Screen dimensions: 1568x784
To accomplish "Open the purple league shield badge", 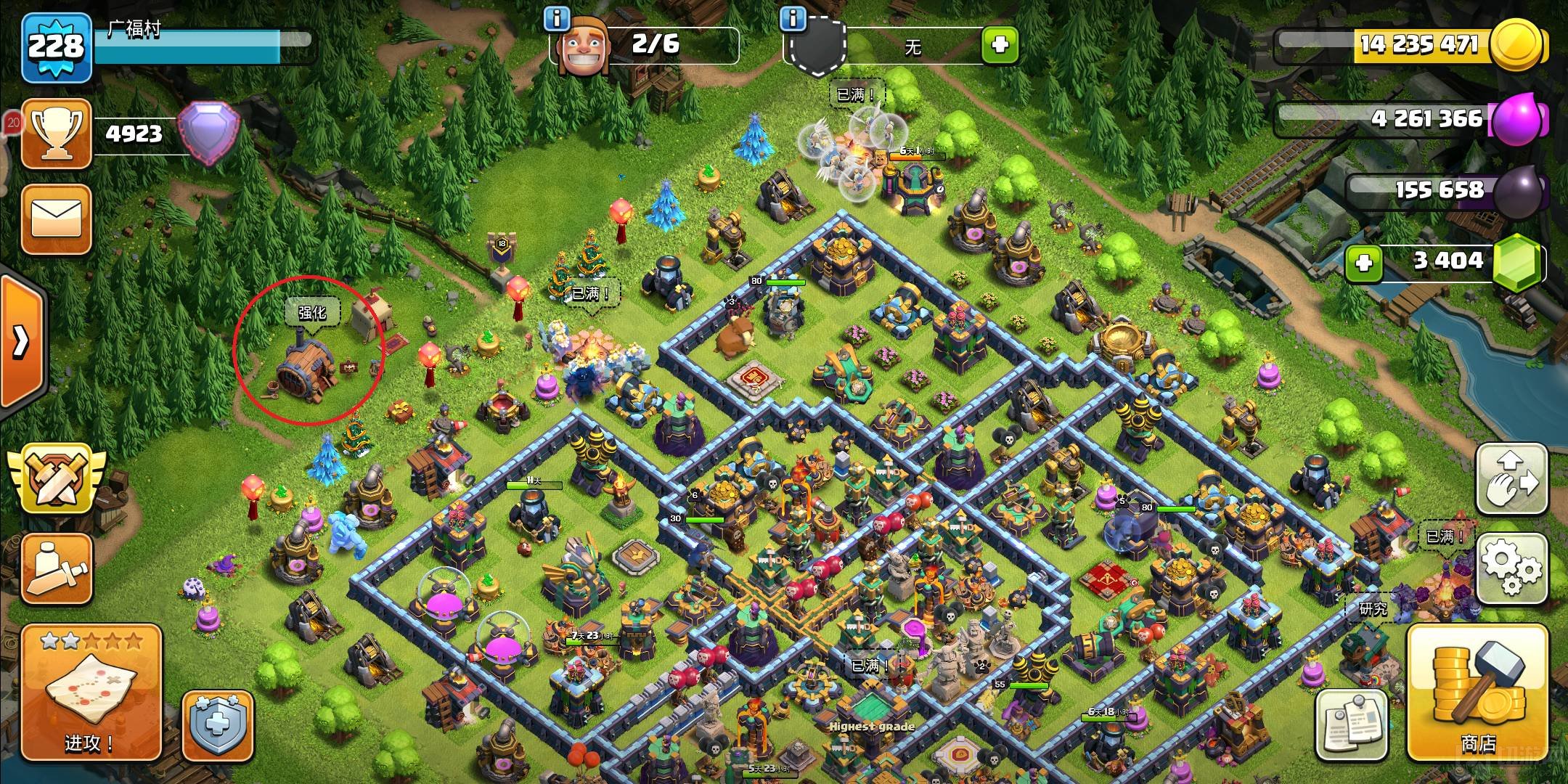I will pos(208,133).
